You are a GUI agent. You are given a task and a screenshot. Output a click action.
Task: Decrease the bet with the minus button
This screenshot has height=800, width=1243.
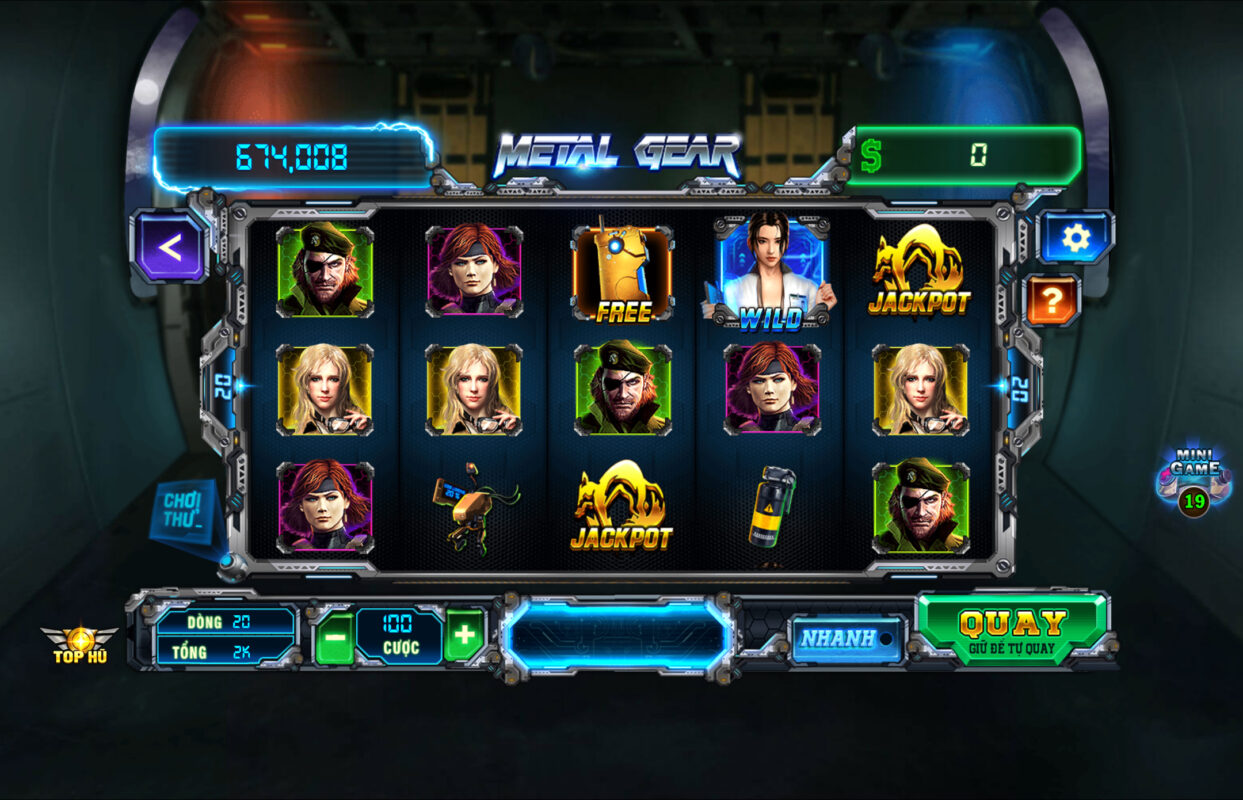click(336, 636)
